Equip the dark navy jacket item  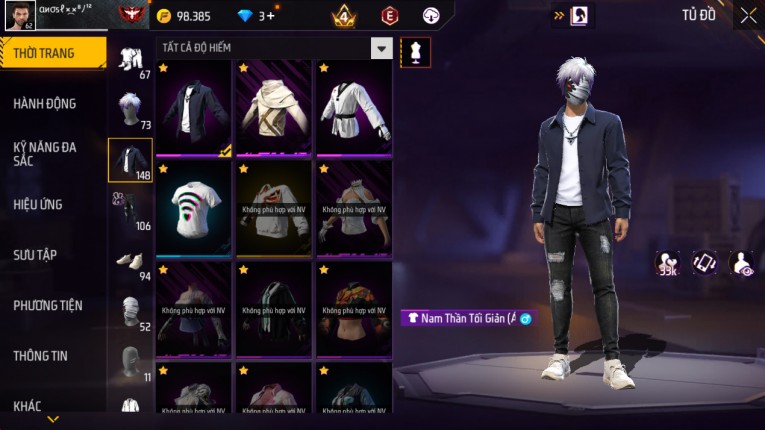click(194, 108)
